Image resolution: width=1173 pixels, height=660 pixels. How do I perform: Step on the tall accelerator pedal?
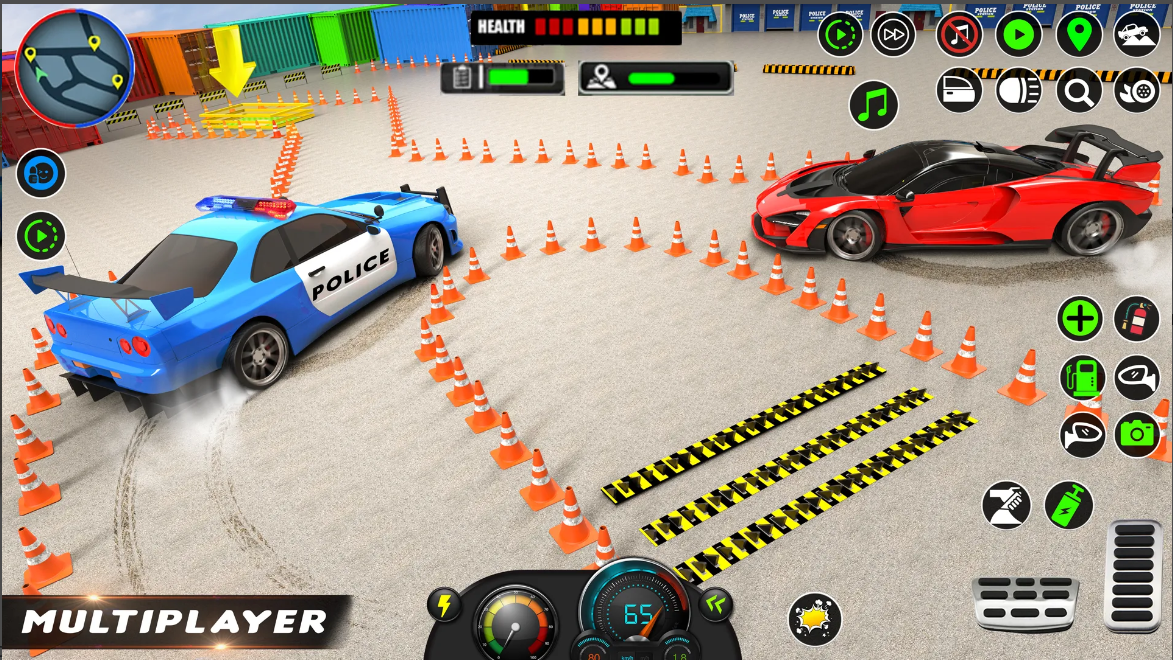point(1133,577)
